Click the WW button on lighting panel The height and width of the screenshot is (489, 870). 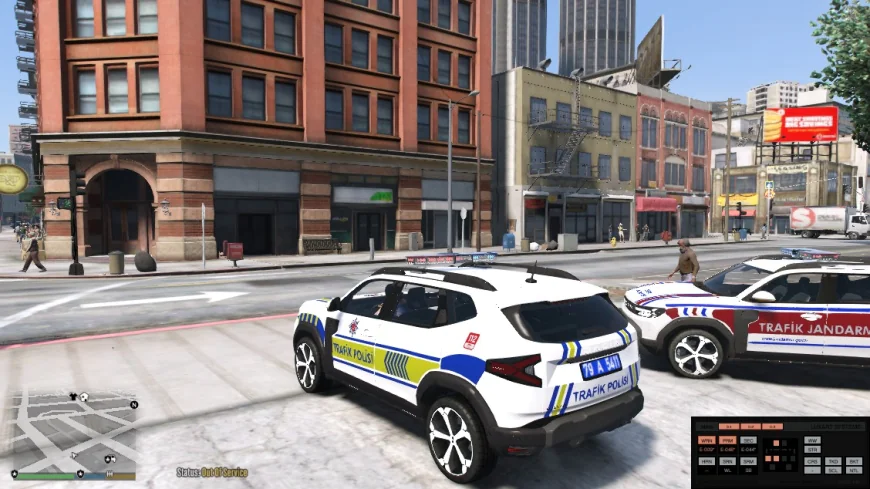click(x=812, y=440)
